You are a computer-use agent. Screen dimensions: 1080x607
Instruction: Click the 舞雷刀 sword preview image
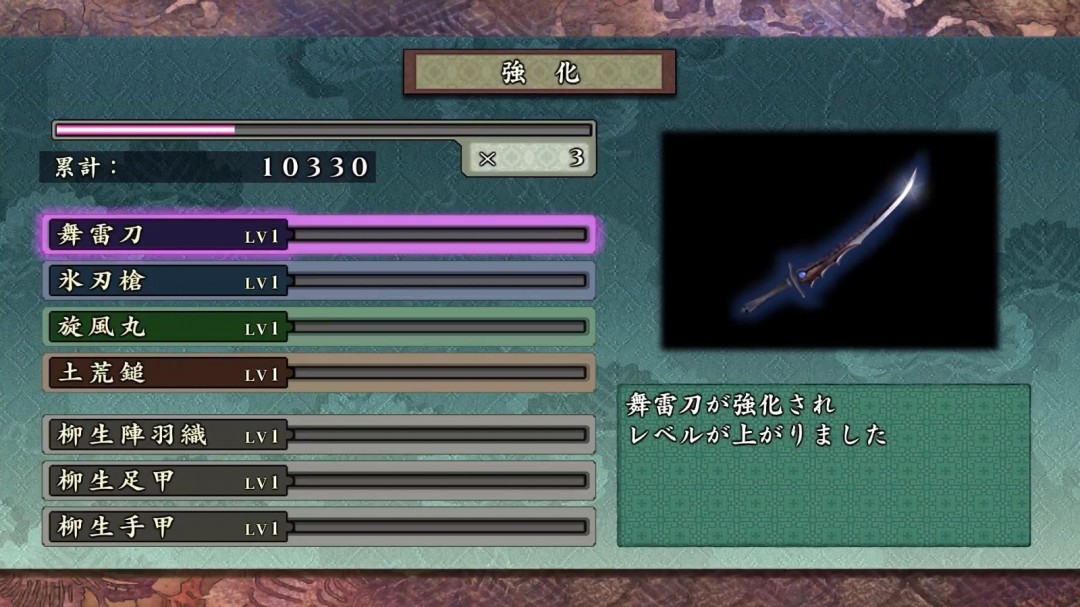point(829,240)
